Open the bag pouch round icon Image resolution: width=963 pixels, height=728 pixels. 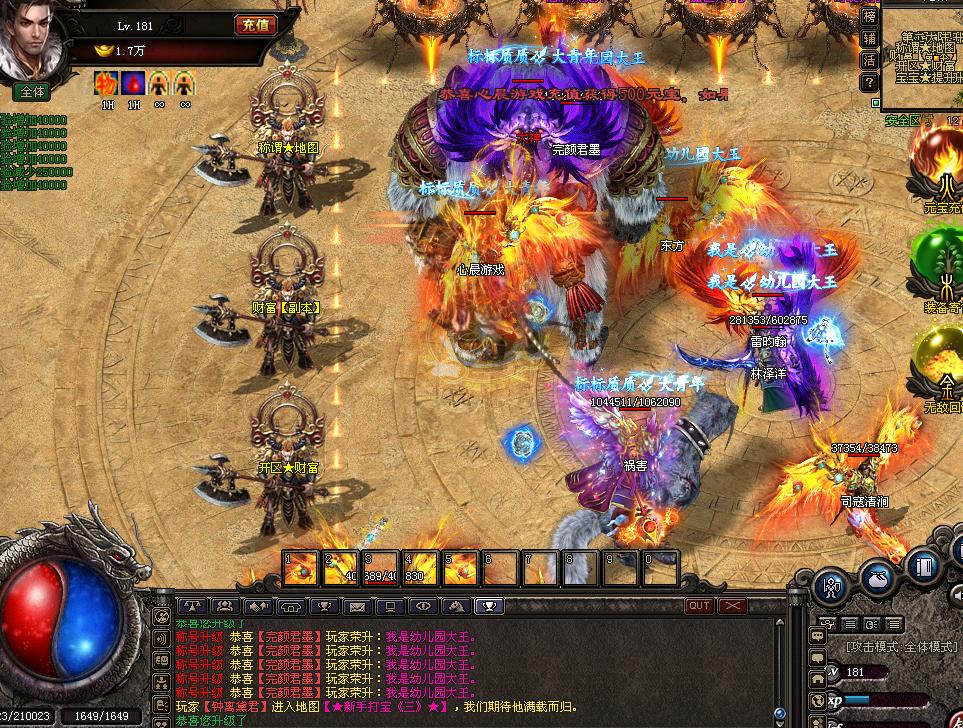coord(876,577)
